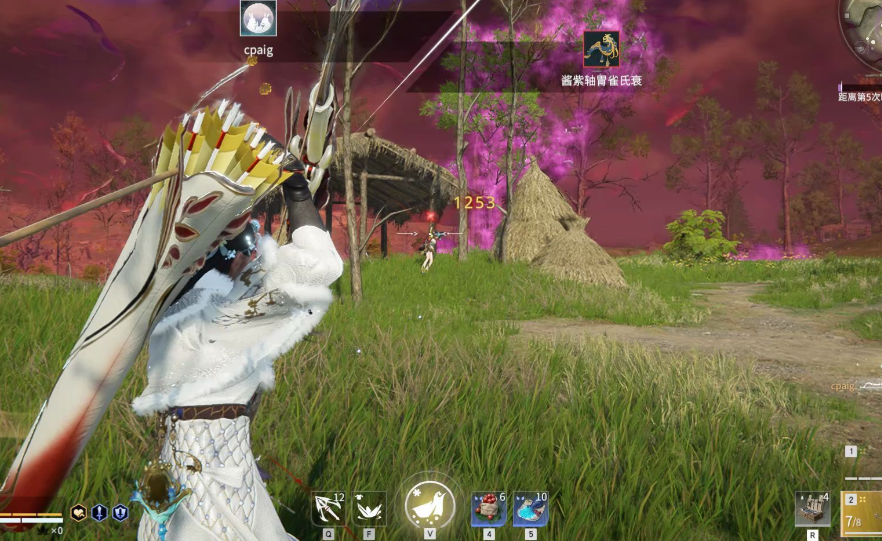Click the blue shield buff icon

[x=120, y=513]
